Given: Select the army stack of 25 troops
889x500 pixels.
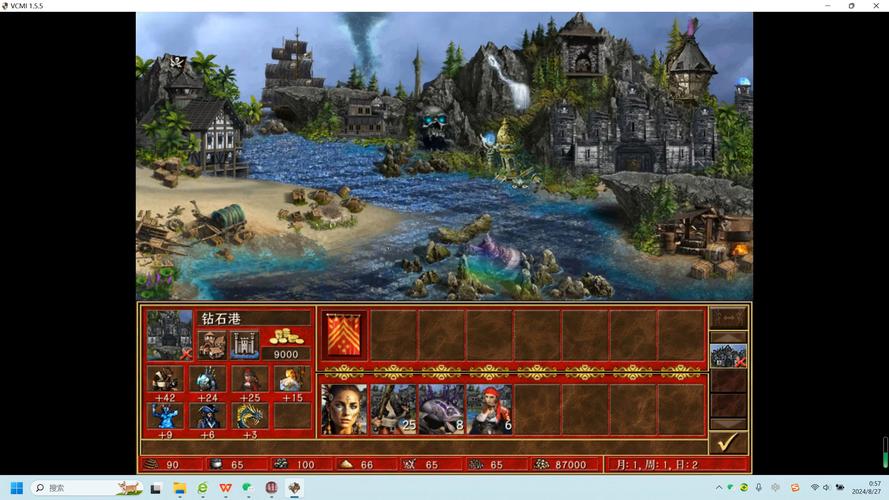Looking at the screenshot, I should 393,409.
